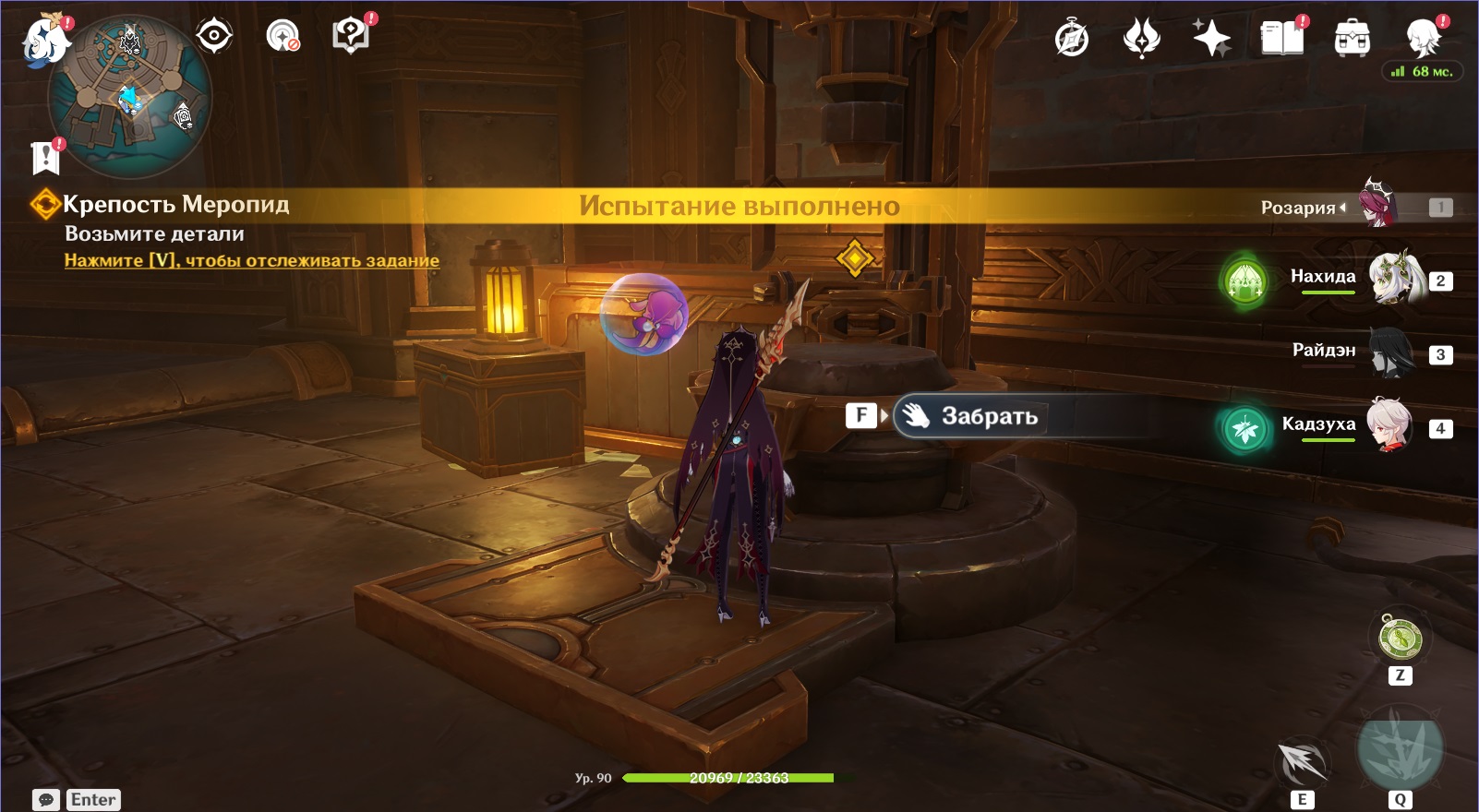The width and height of the screenshot is (1479, 812).
Task: Switch to party member Кадзуха
Action: 1389,425
